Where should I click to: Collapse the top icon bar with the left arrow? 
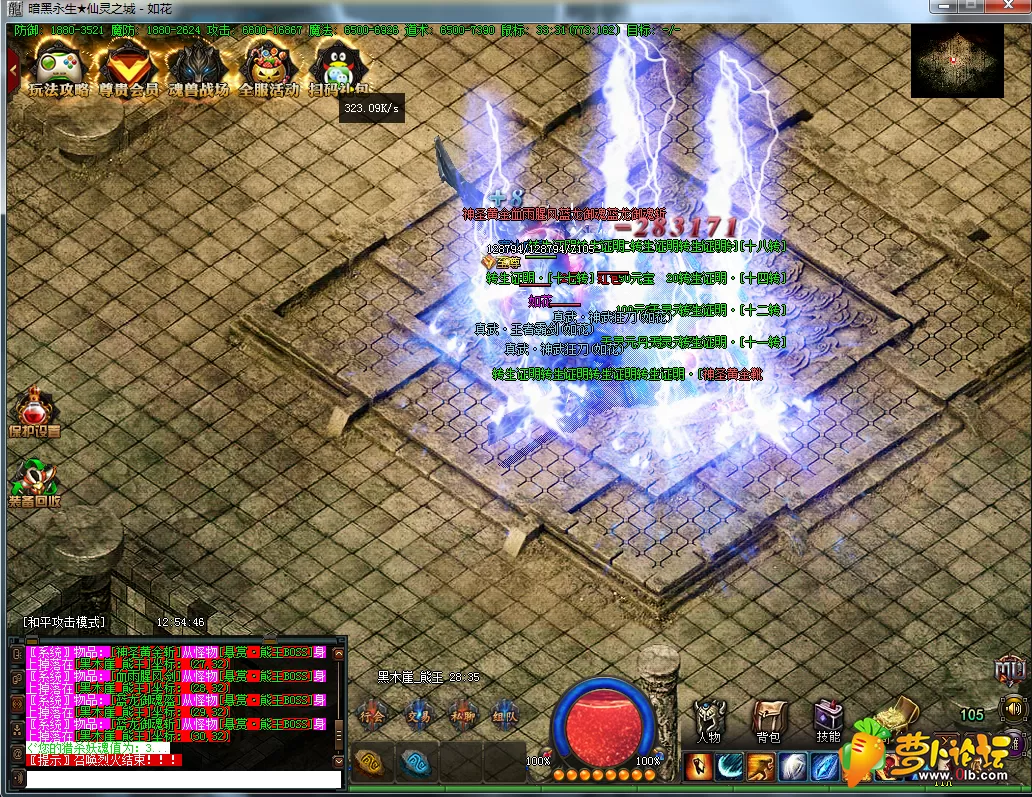pyautogui.click(x=13, y=70)
